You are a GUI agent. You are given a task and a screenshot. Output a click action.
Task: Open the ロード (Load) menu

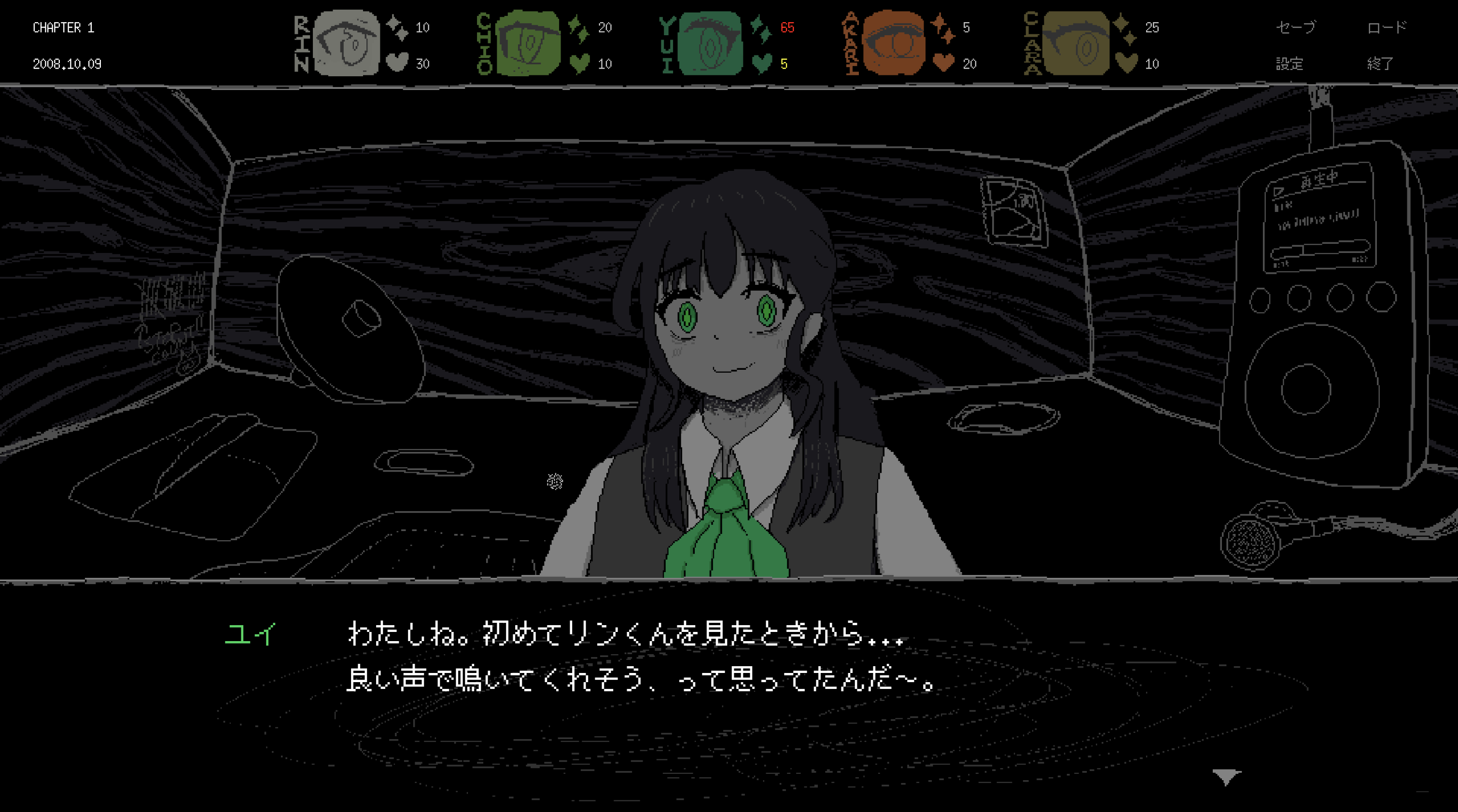(x=1386, y=27)
